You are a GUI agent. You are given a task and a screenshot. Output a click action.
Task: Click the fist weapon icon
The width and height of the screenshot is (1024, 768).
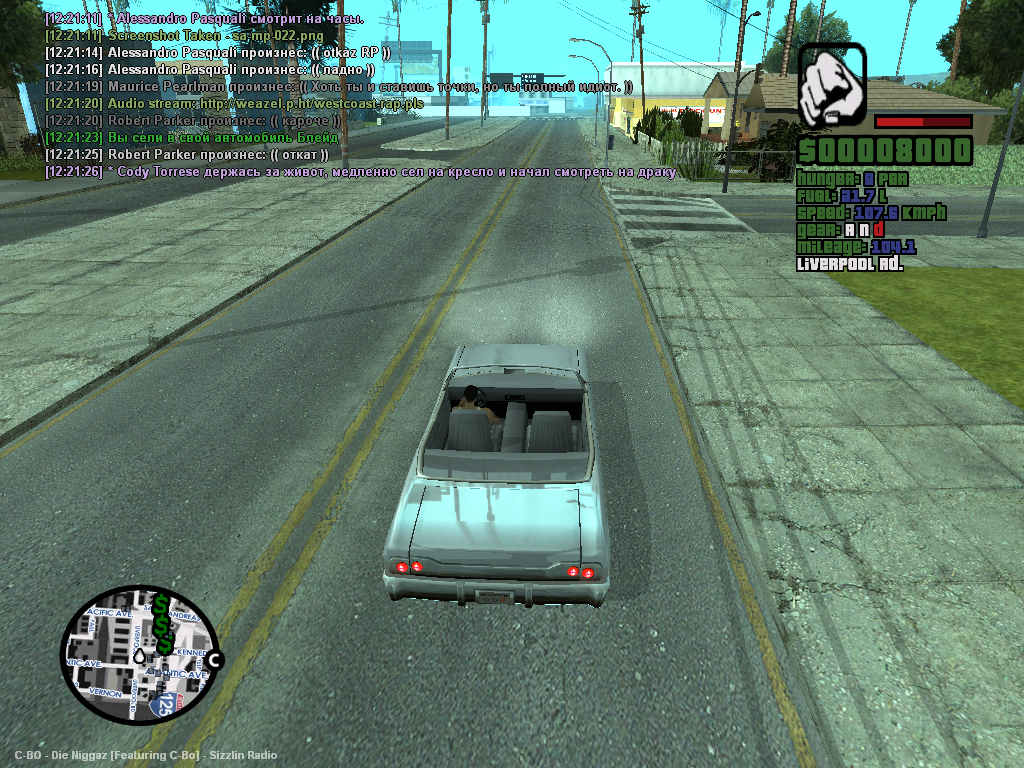pyautogui.click(x=832, y=84)
